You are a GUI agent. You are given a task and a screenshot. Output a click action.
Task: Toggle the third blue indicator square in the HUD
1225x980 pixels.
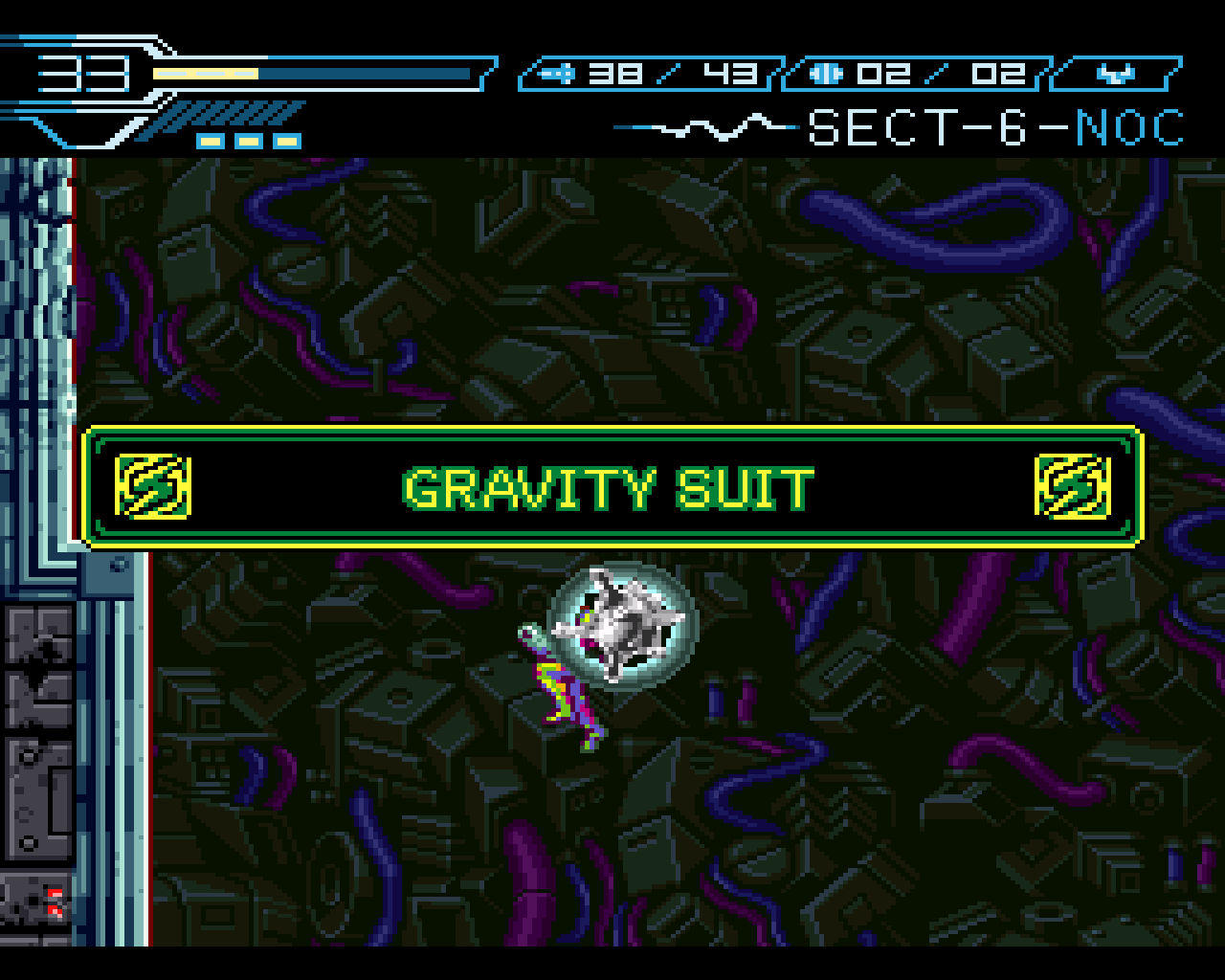[x=288, y=140]
